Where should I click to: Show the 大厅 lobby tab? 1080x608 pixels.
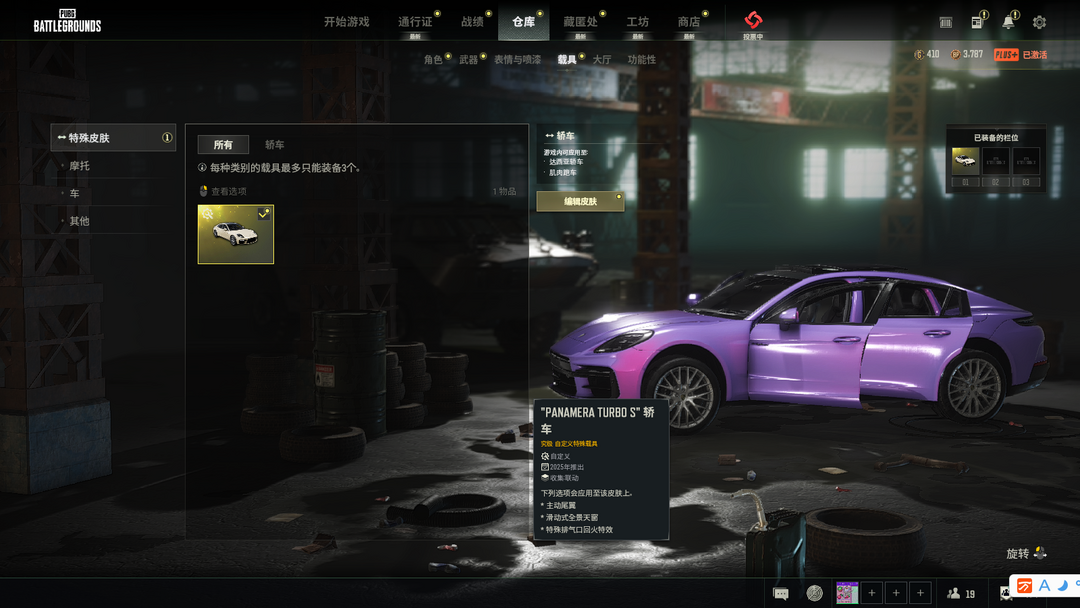coord(601,60)
